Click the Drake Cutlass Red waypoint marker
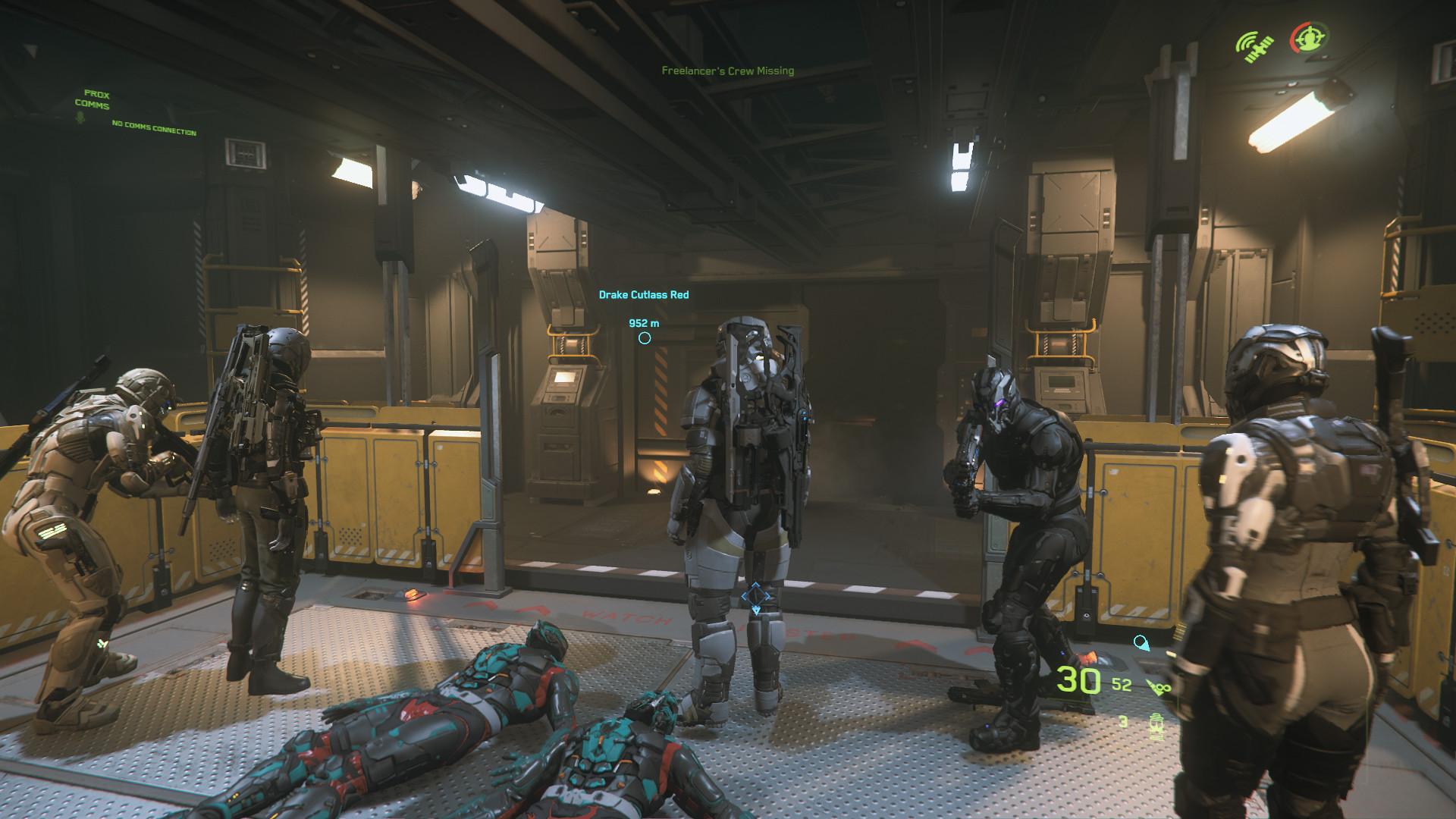The width and height of the screenshot is (1456, 819). [644, 338]
